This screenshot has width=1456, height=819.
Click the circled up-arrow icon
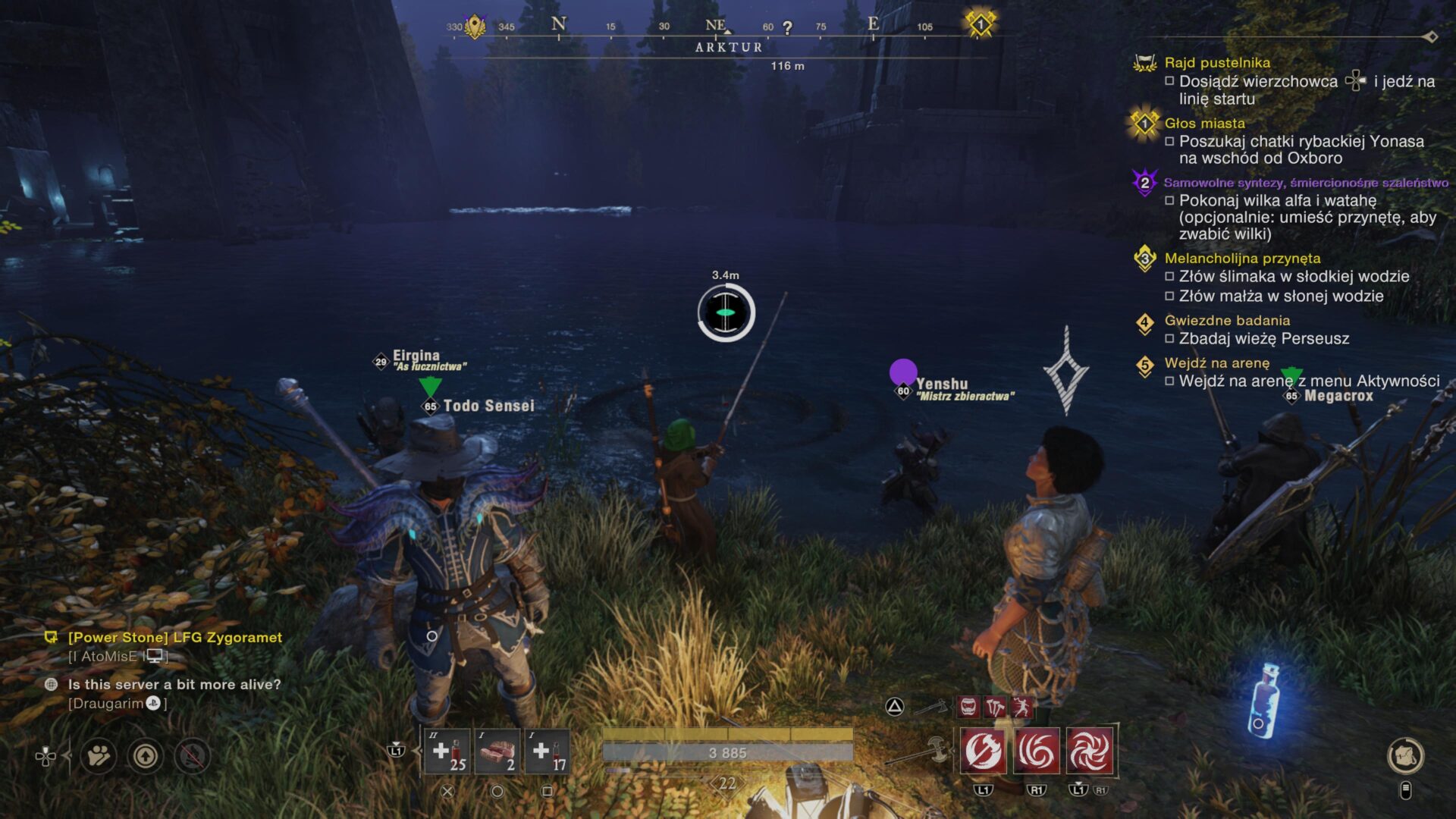tap(146, 756)
